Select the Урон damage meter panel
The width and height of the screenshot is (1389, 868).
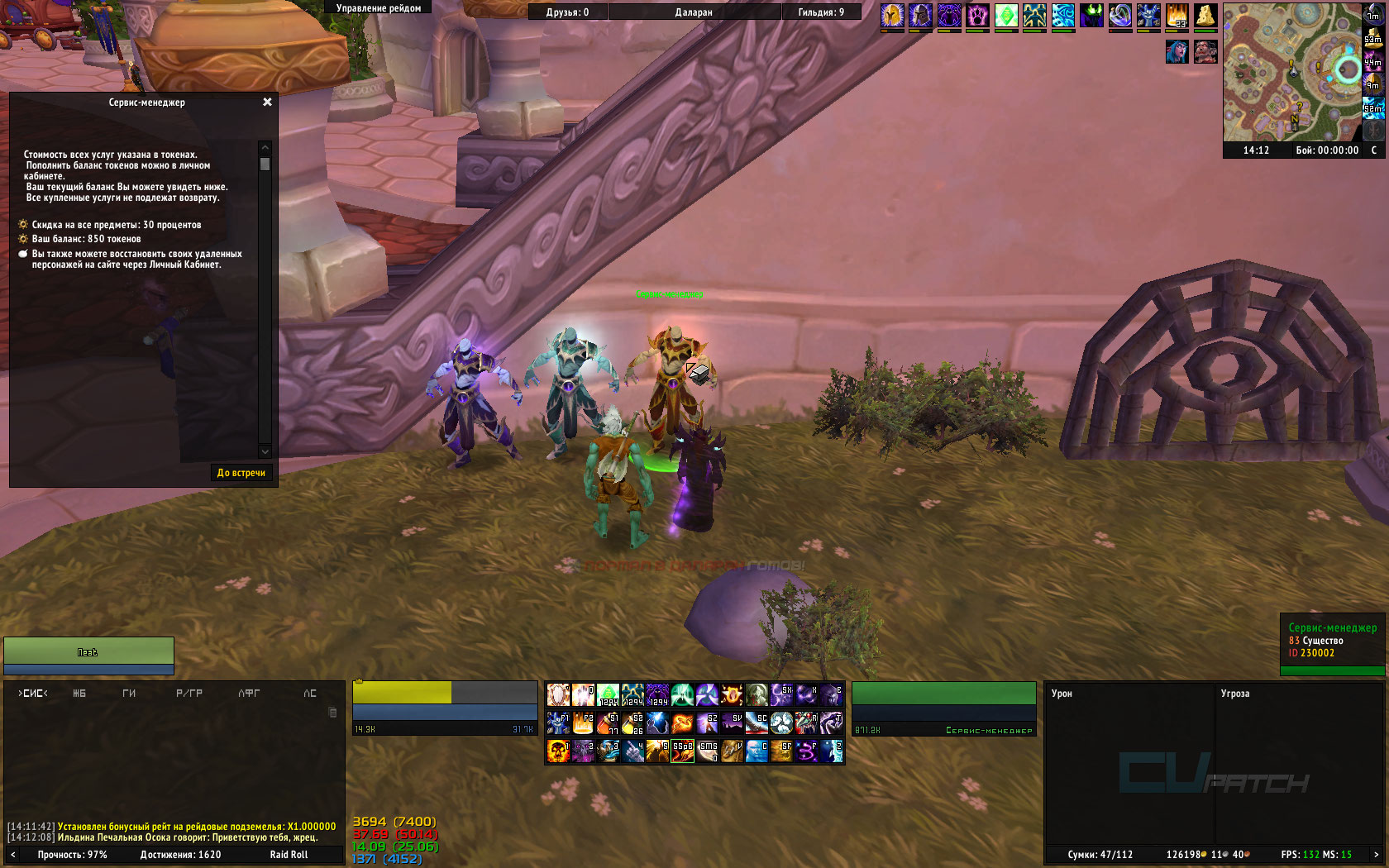tap(1062, 694)
